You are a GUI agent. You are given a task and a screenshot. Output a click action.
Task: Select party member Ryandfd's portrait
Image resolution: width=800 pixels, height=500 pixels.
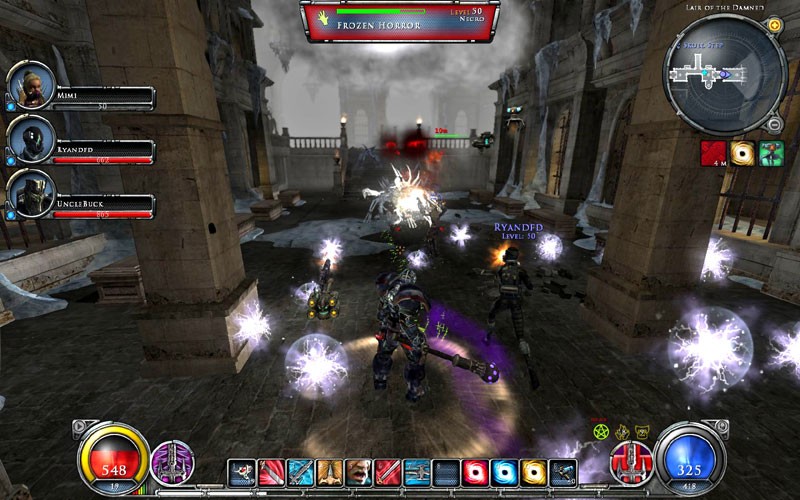pyautogui.click(x=30, y=141)
